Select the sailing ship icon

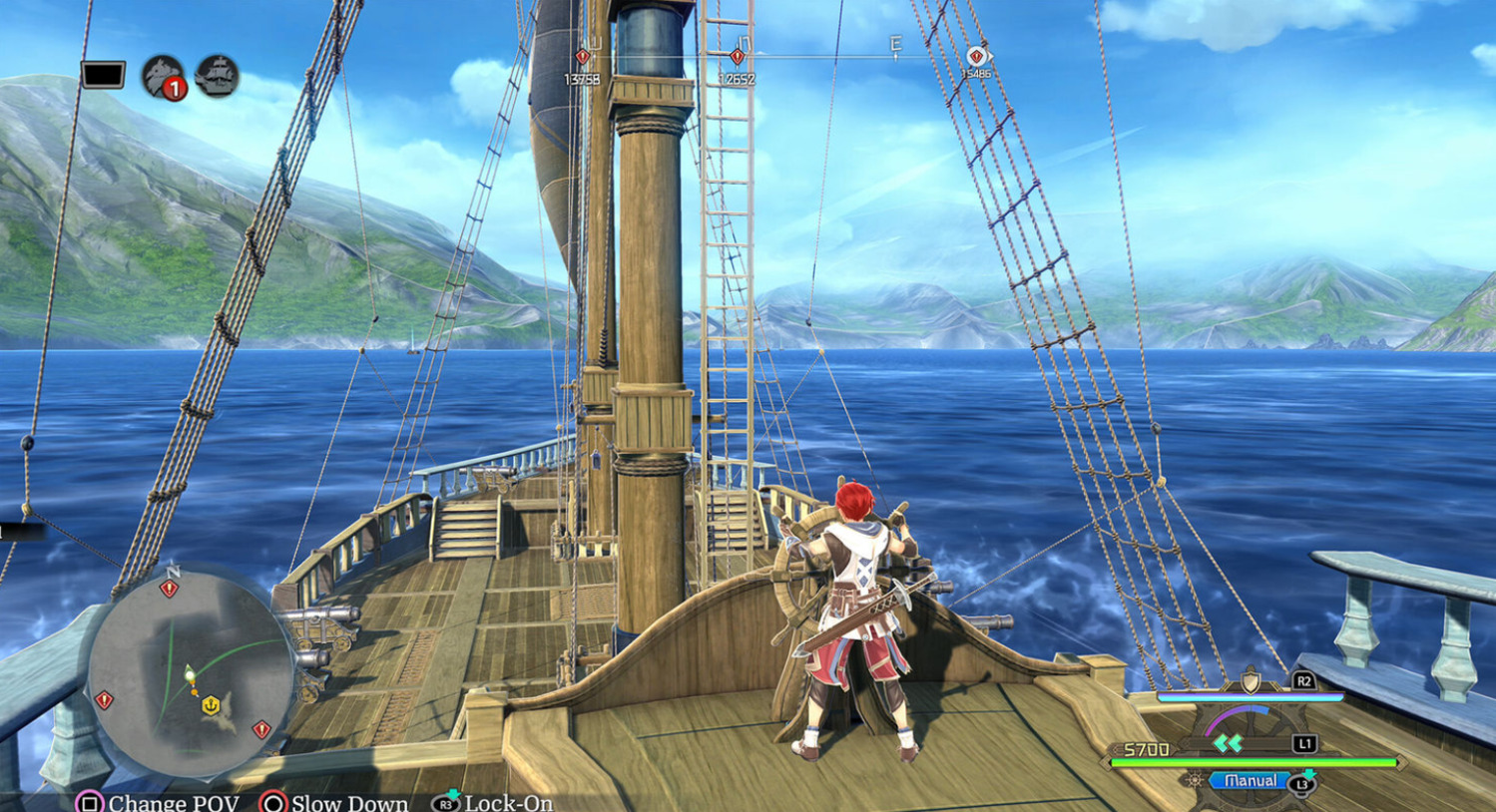click(217, 76)
